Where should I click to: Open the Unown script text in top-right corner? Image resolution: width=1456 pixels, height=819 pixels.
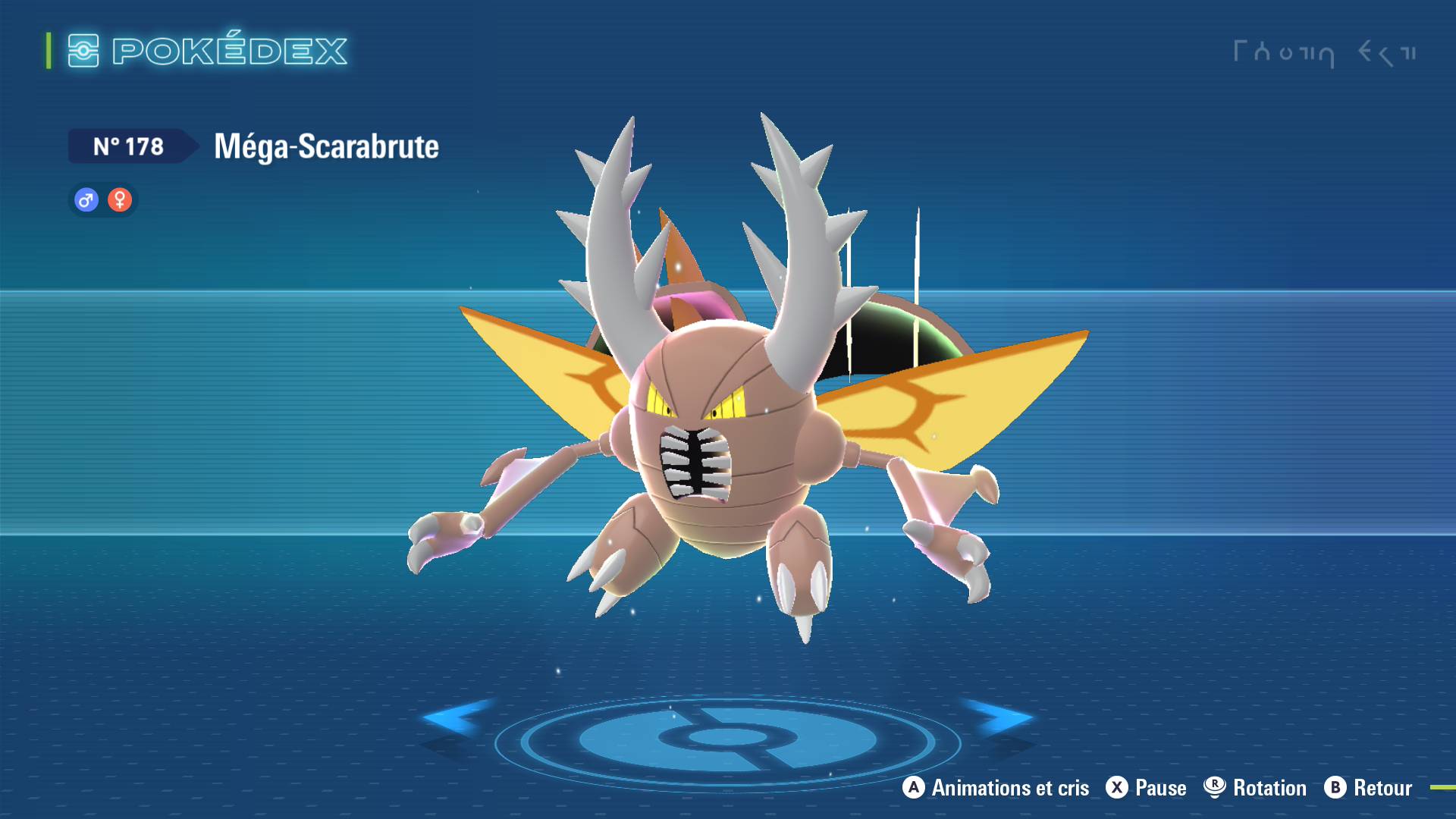pyautogui.click(x=1327, y=52)
